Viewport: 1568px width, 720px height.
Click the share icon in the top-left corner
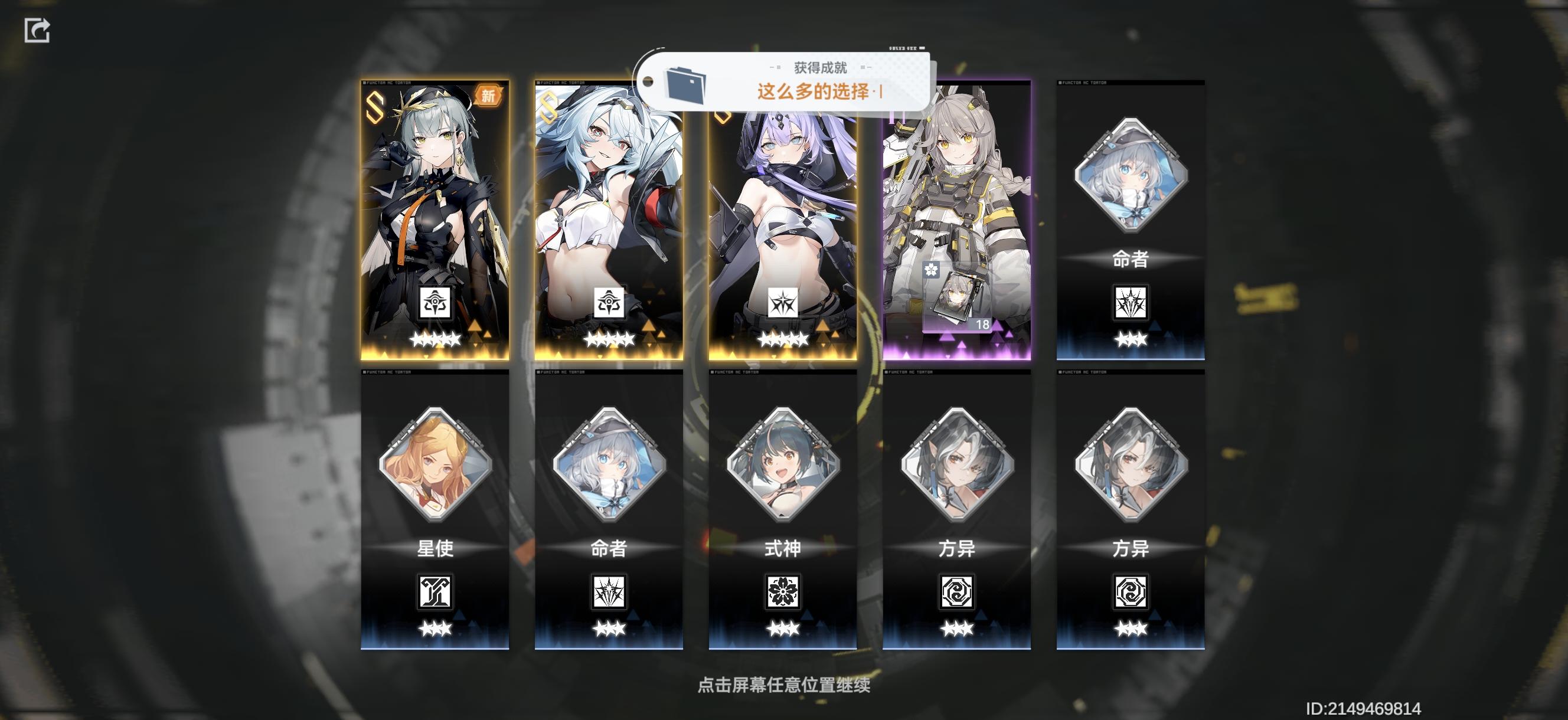click(x=38, y=31)
